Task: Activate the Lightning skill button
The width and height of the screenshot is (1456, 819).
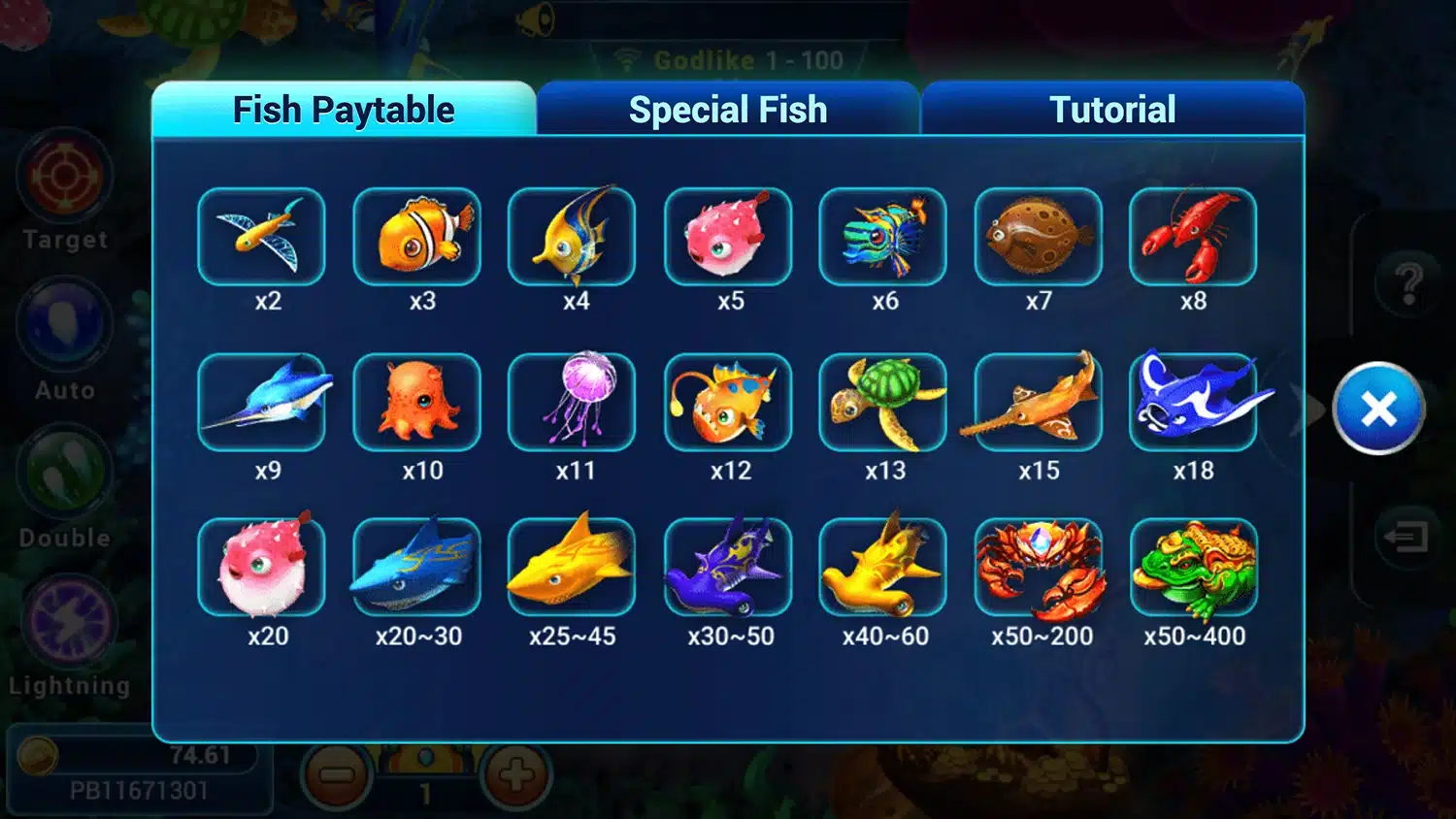Action: tap(68, 622)
